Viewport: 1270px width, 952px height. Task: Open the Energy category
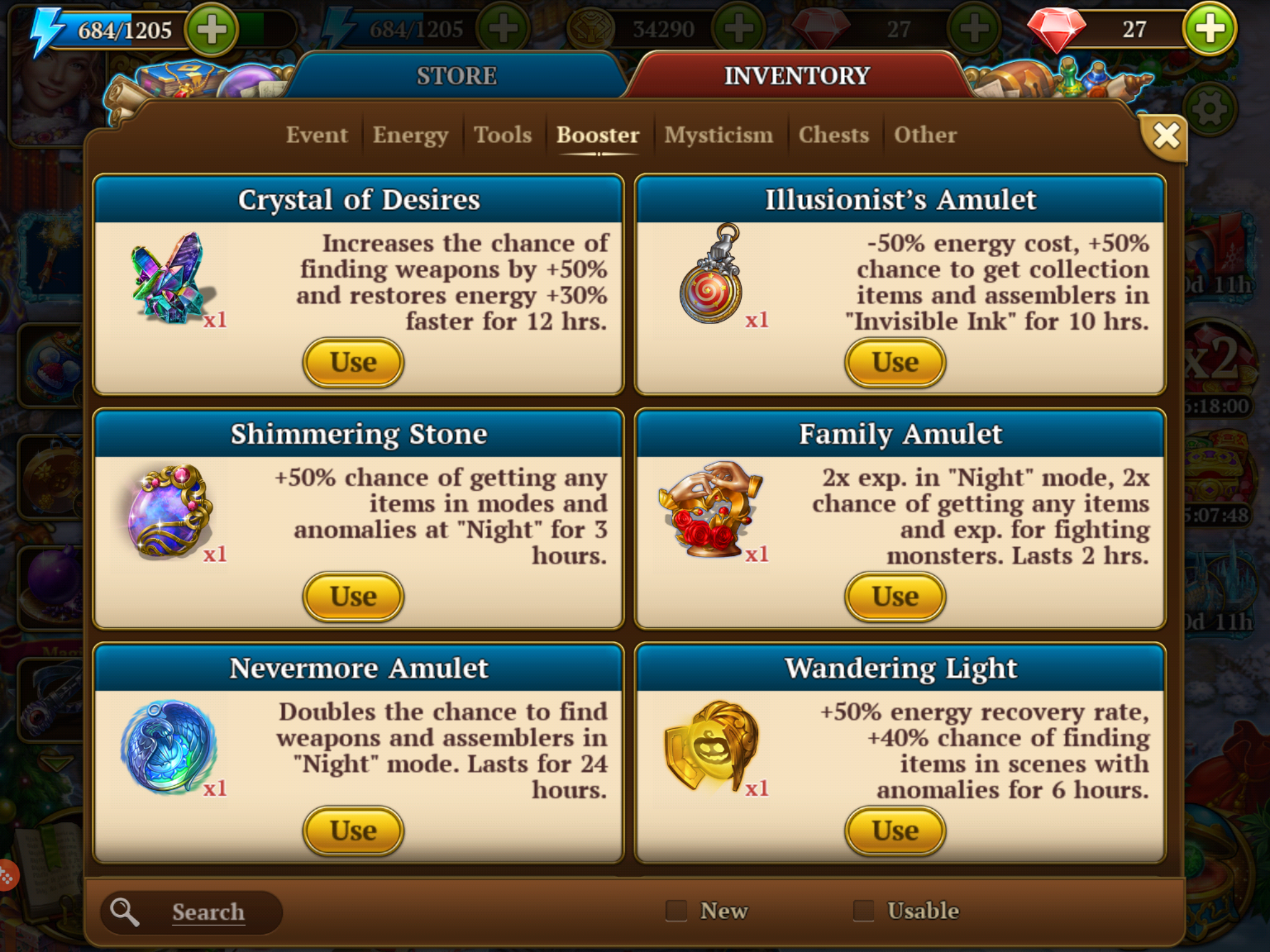point(411,135)
